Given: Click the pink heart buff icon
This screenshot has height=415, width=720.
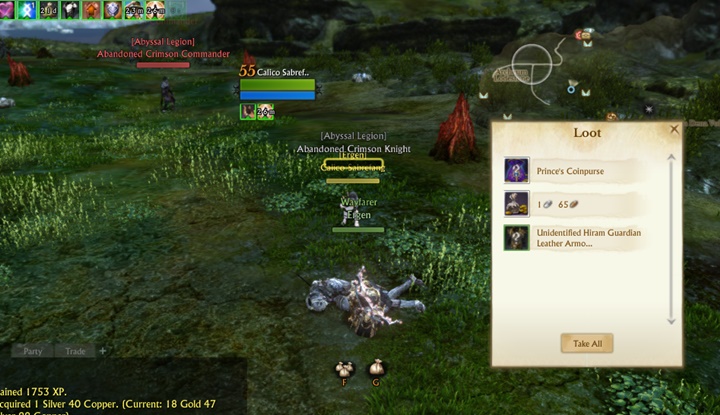Looking at the screenshot, I should pyautogui.click(x=5, y=10).
